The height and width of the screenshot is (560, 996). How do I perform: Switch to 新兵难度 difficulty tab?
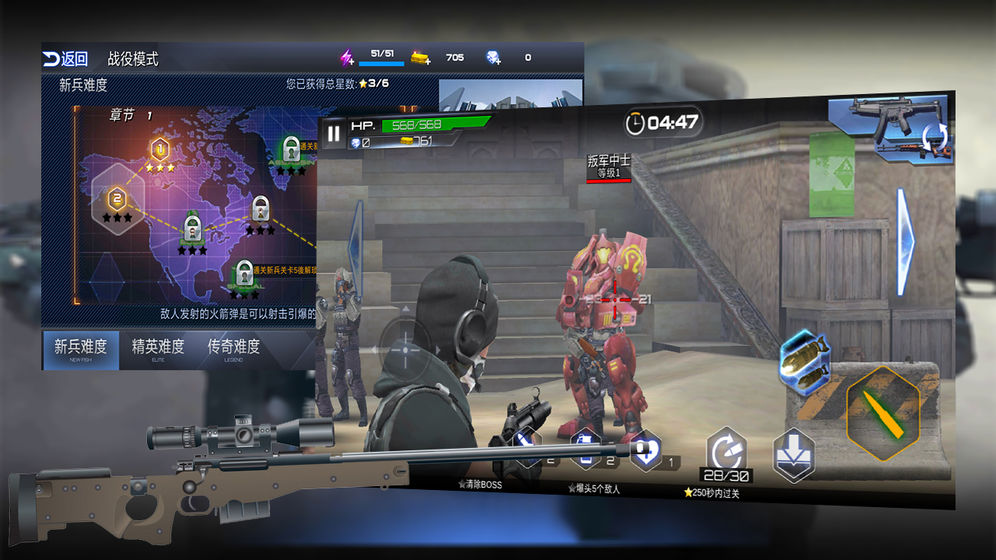80,349
